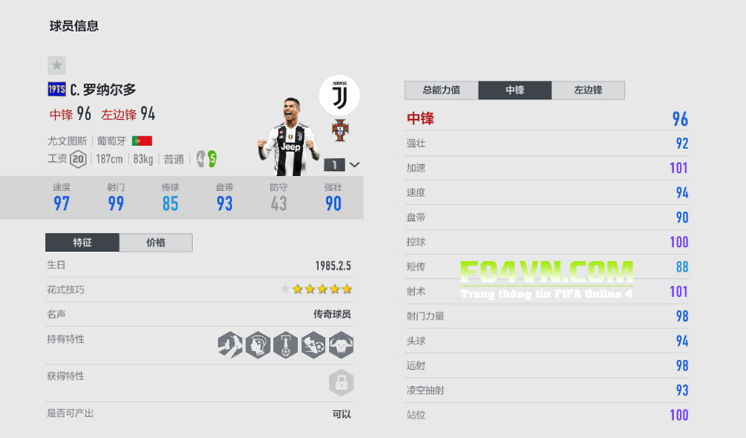Click the 19TS season badge
Viewport: 746px width, 438px height.
click(x=57, y=90)
